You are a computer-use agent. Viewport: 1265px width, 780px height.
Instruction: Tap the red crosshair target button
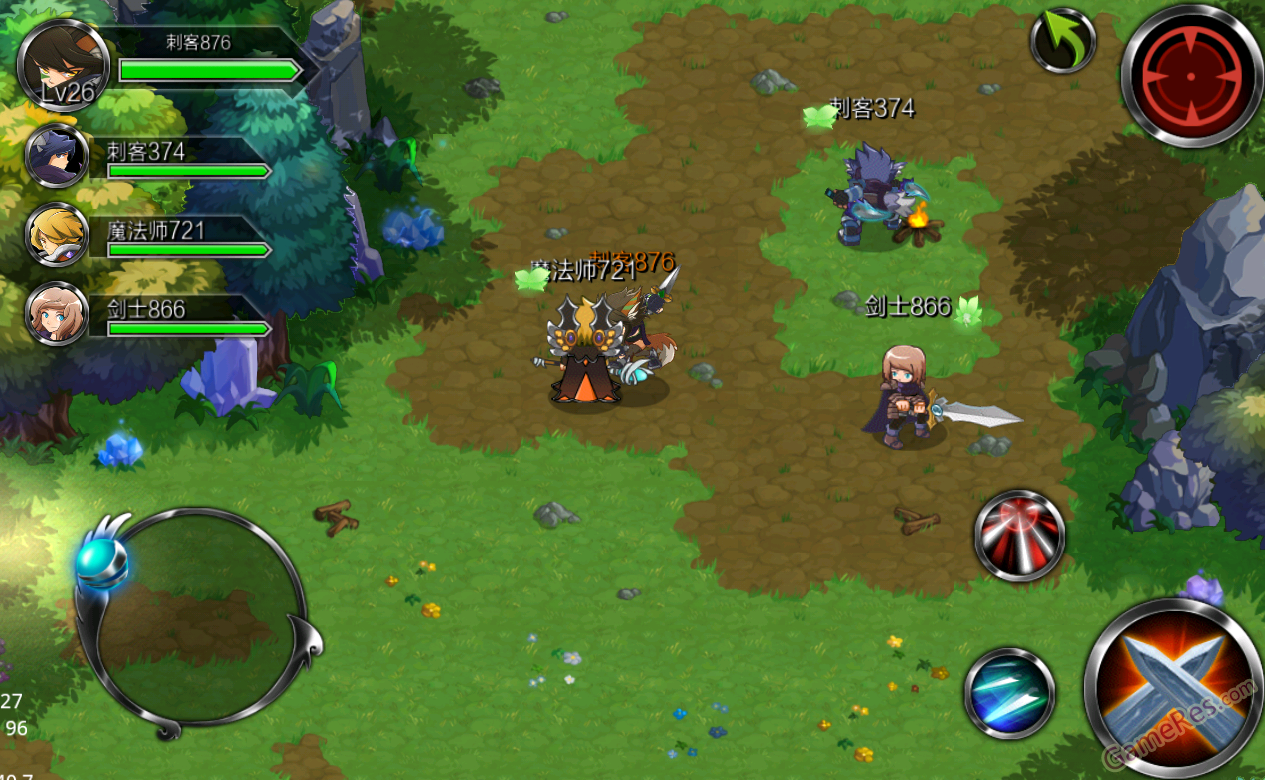[x=1191, y=76]
